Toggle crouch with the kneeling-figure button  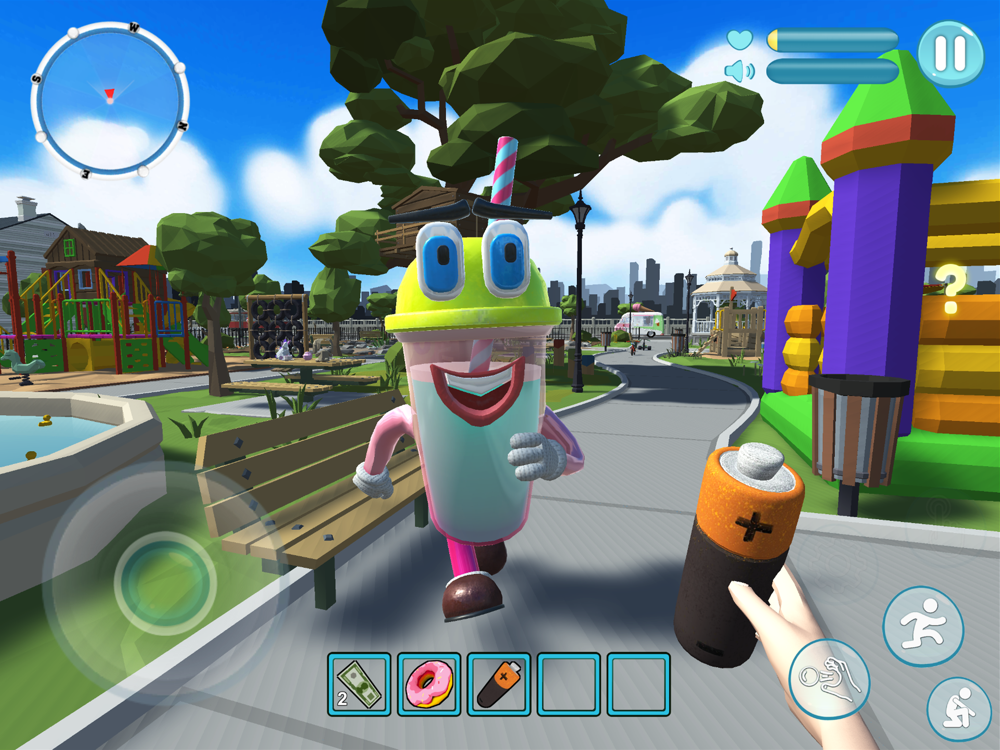(x=958, y=709)
